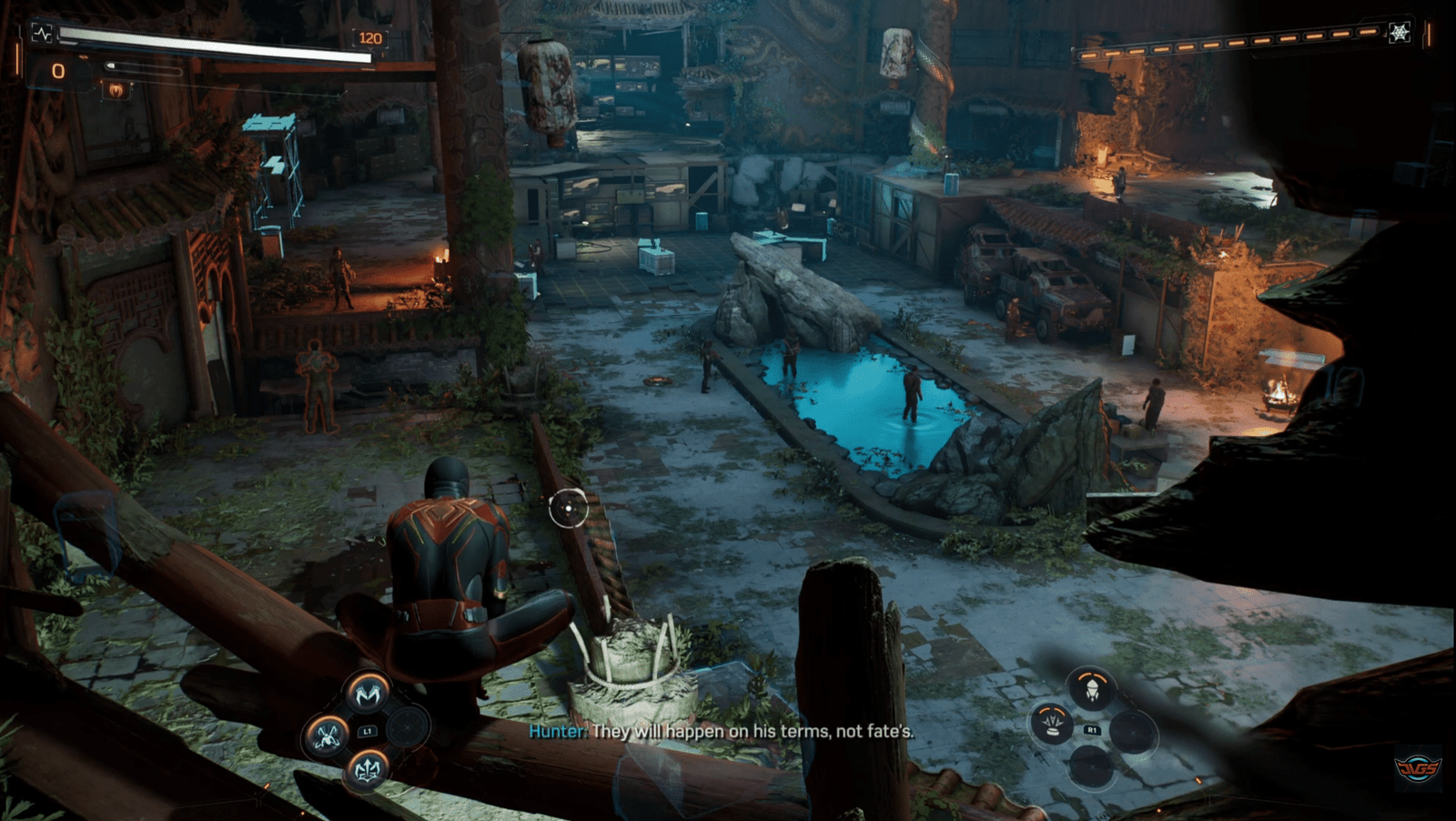
Task: Click the spider web icon at top right
Action: coord(1399,33)
